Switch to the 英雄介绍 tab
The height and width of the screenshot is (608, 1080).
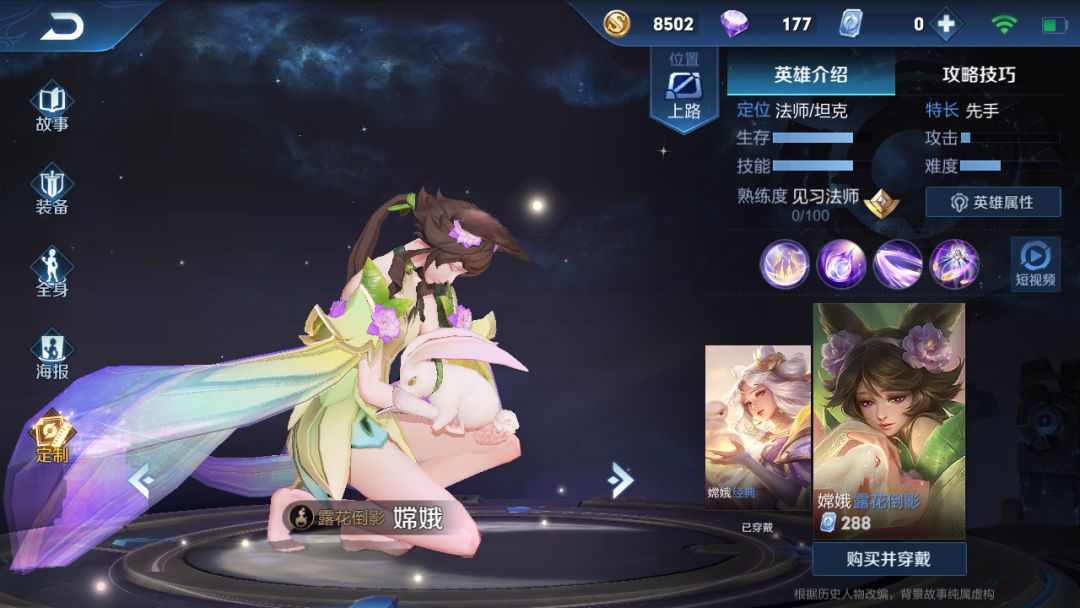pos(810,75)
